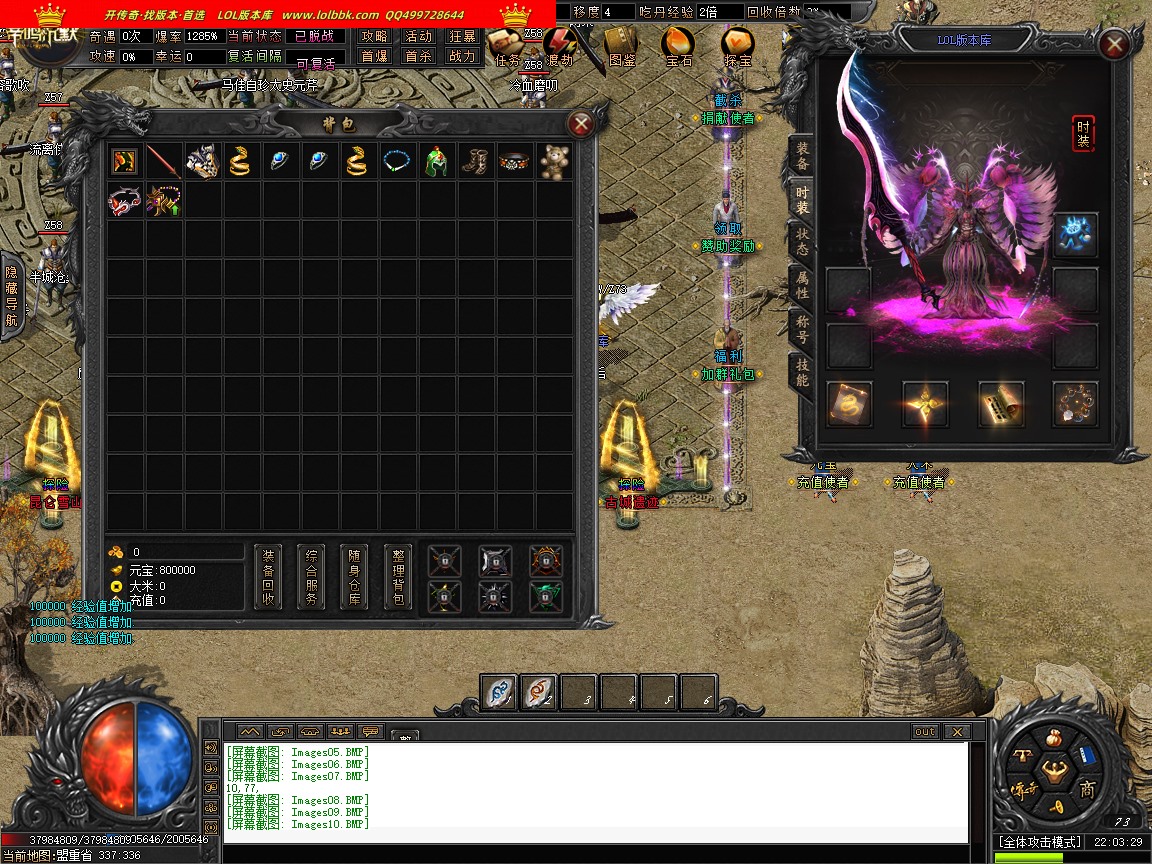Sort the bag with 整理背包

(x=397, y=577)
